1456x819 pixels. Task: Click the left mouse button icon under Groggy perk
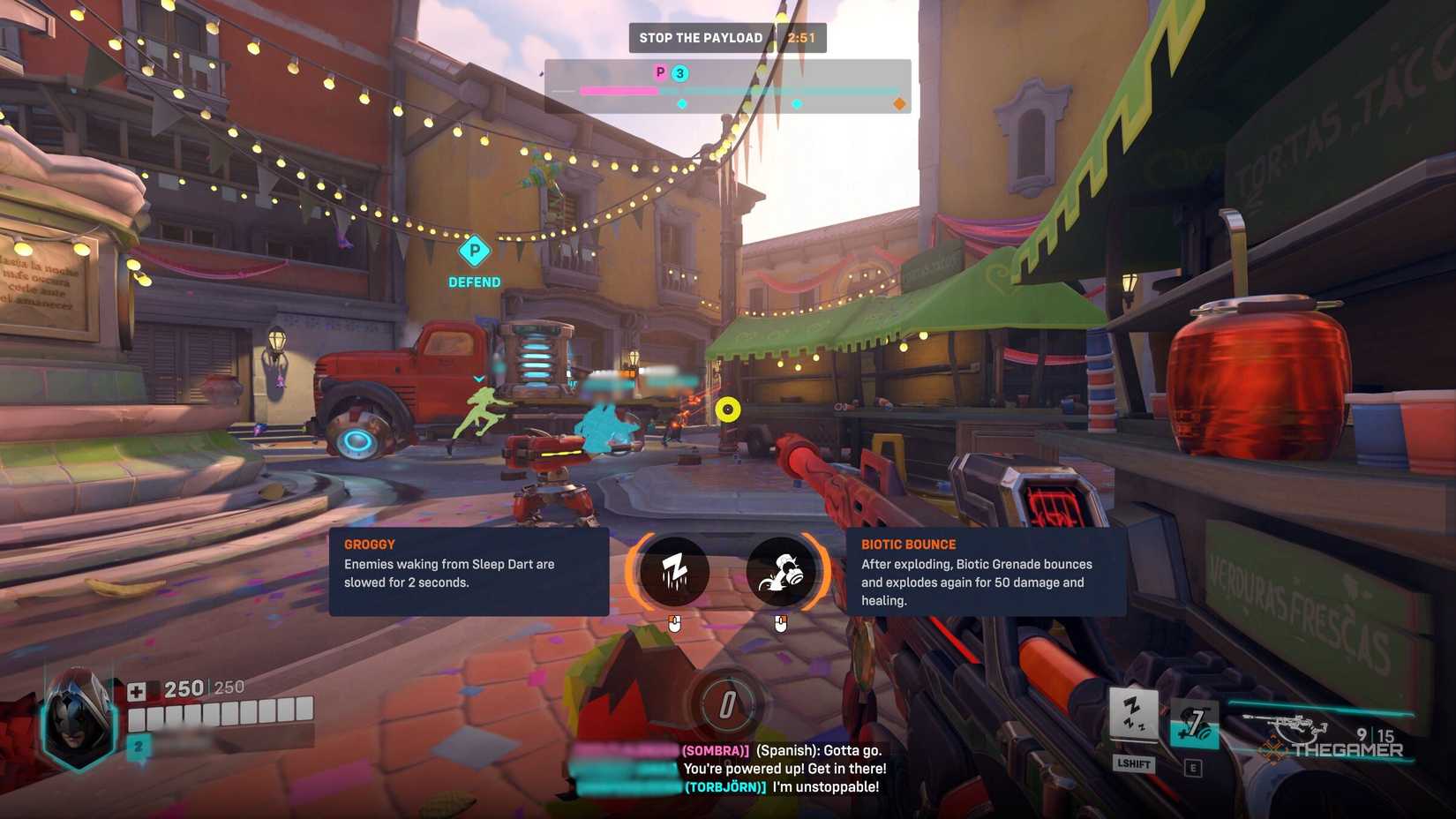[x=674, y=625]
